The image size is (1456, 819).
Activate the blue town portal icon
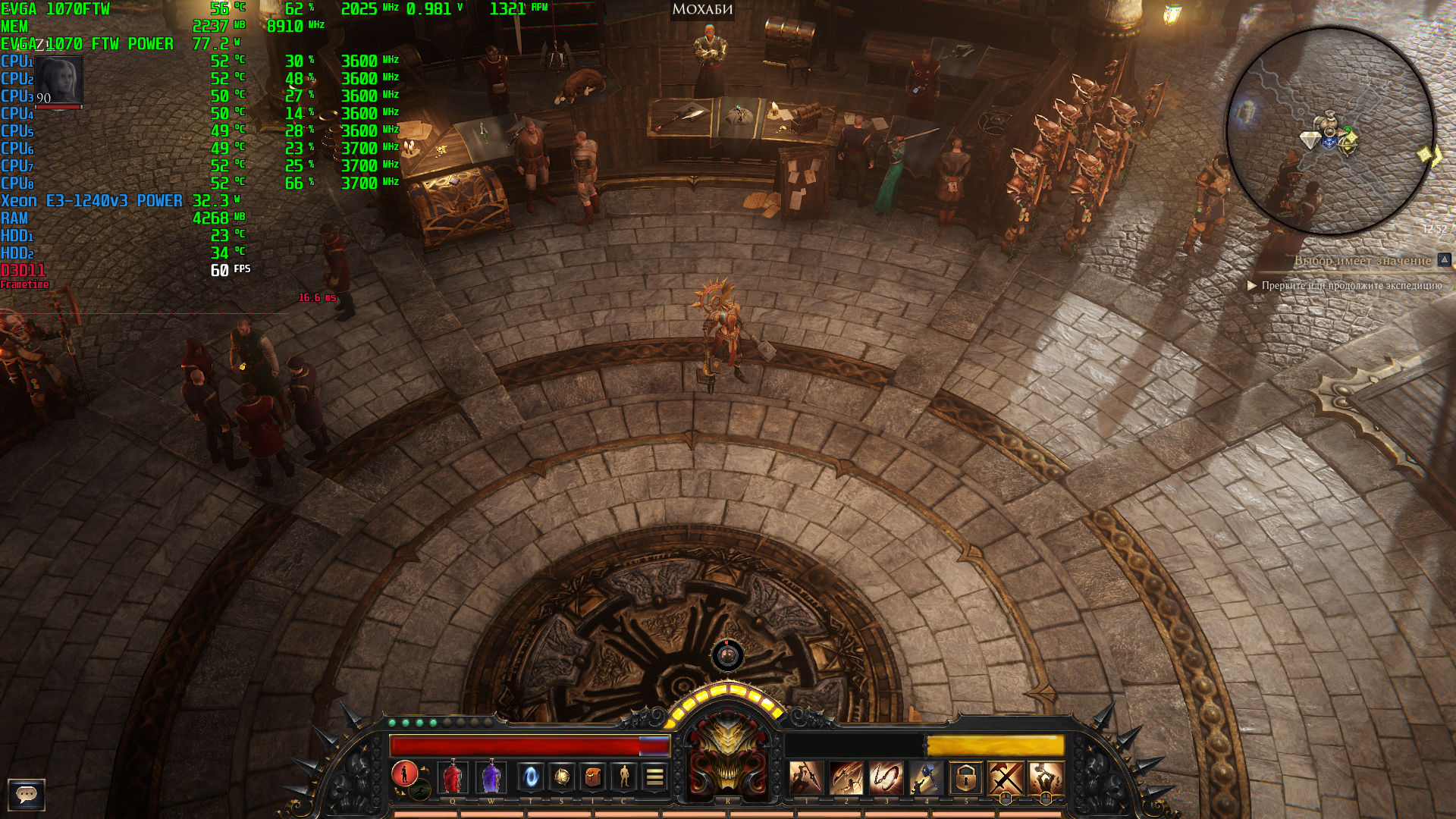531,777
